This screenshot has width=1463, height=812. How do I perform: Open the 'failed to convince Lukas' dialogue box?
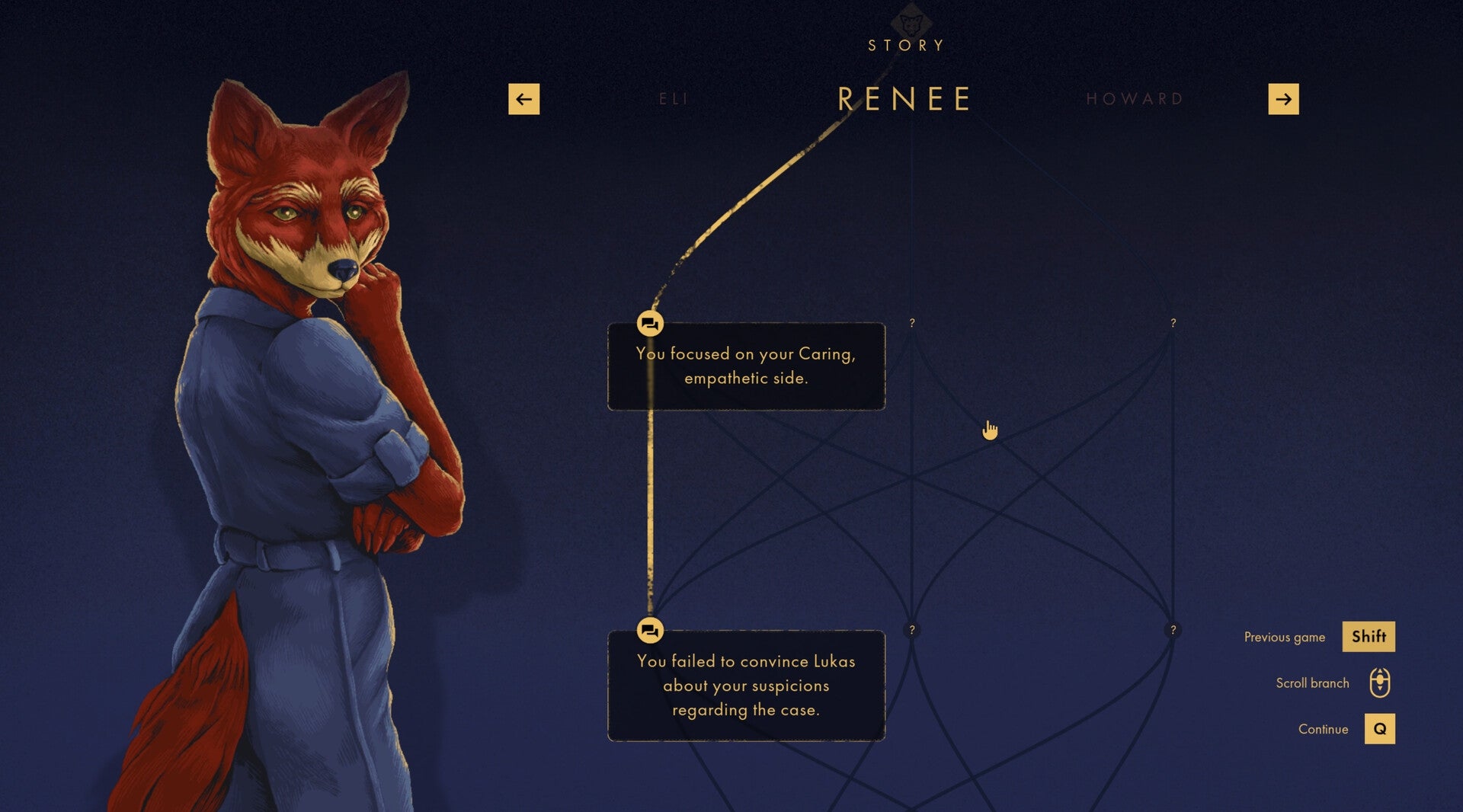pyautogui.click(x=745, y=685)
